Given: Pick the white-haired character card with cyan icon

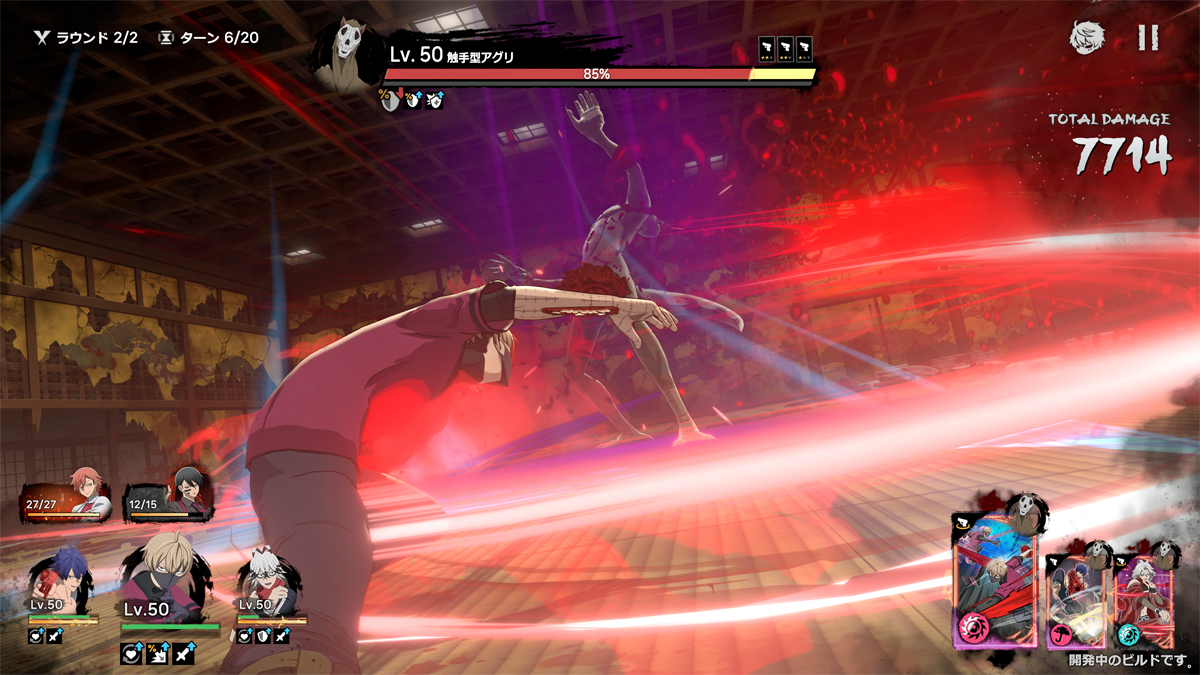Looking at the screenshot, I should [x=1138, y=598].
